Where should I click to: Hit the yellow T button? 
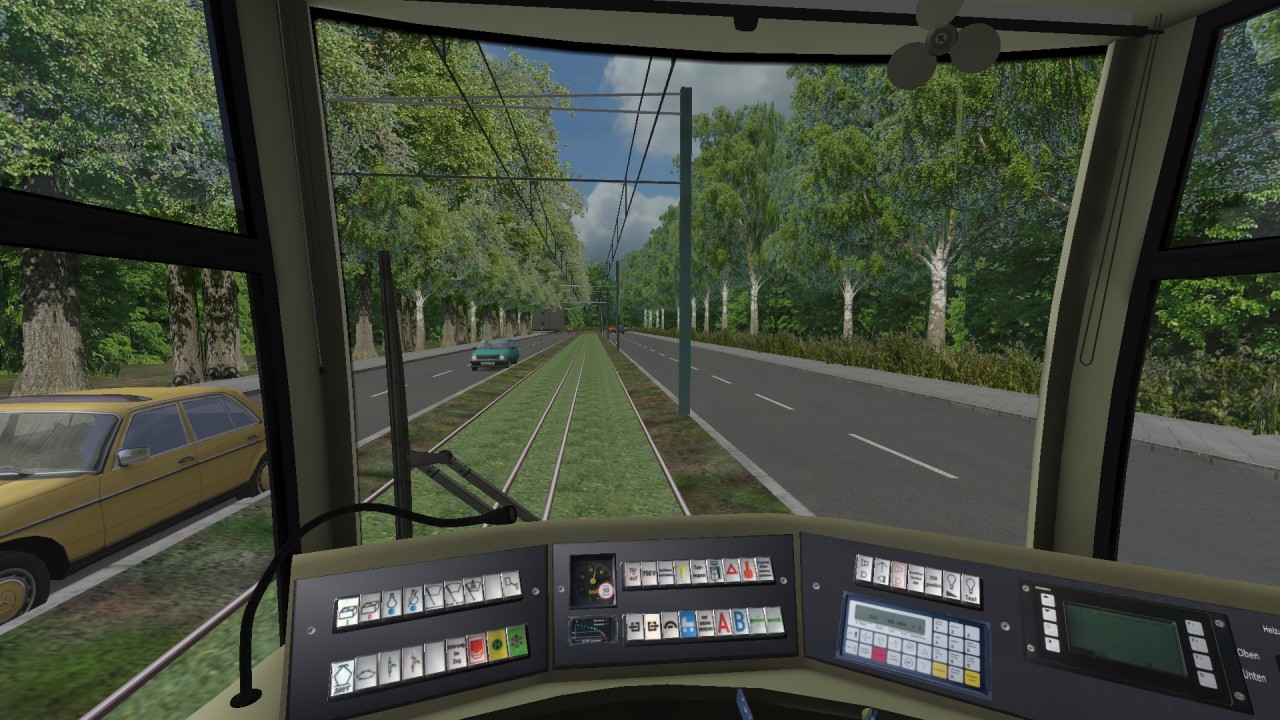(x=682, y=573)
